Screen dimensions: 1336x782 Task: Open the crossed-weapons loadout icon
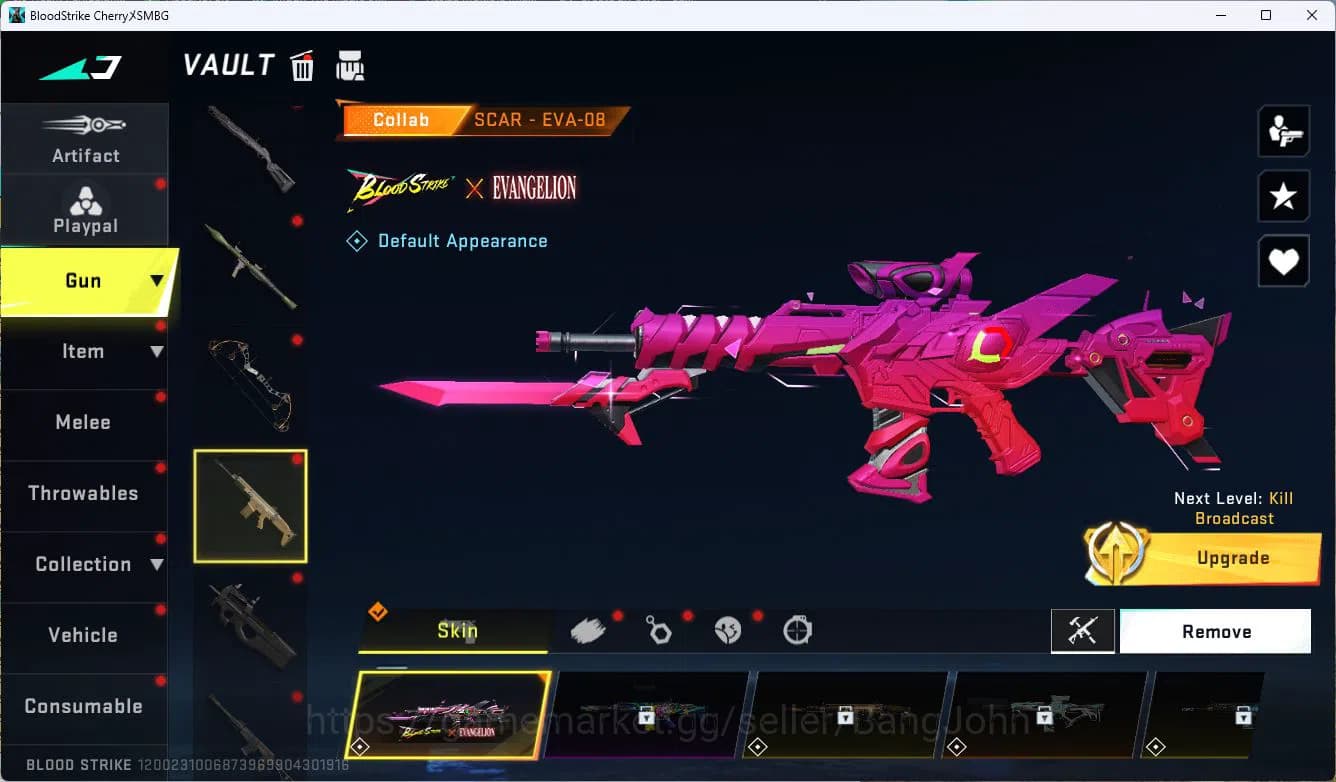tap(1083, 631)
